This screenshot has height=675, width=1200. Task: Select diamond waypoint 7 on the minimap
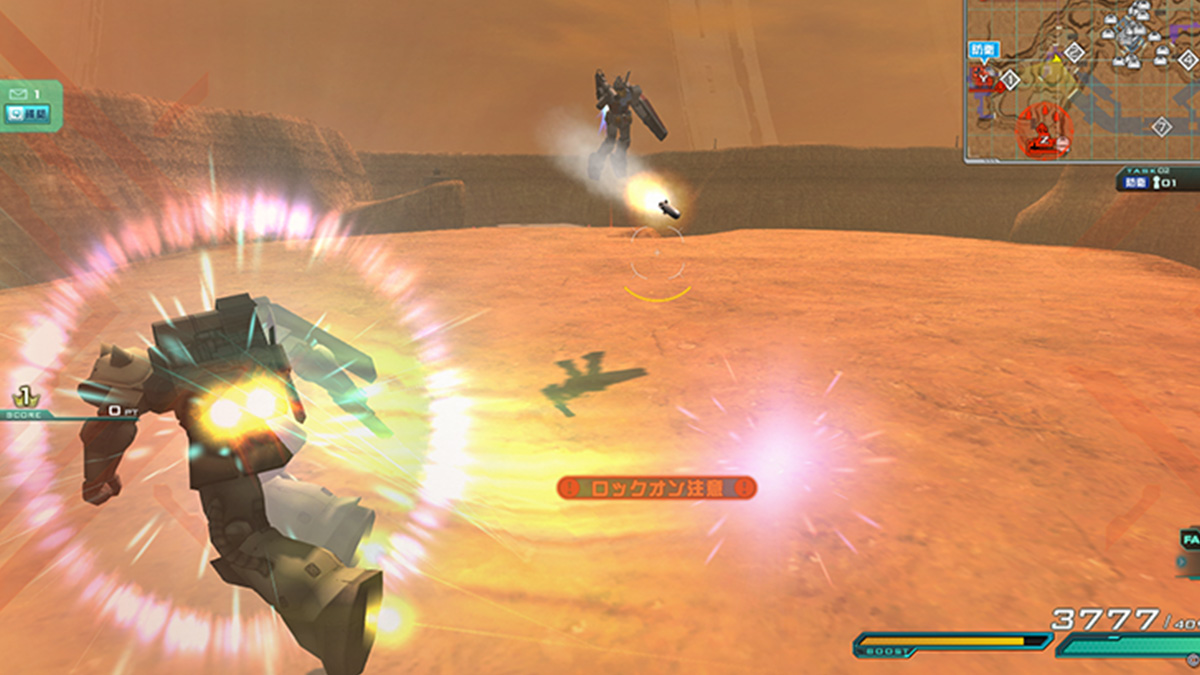[1160, 127]
